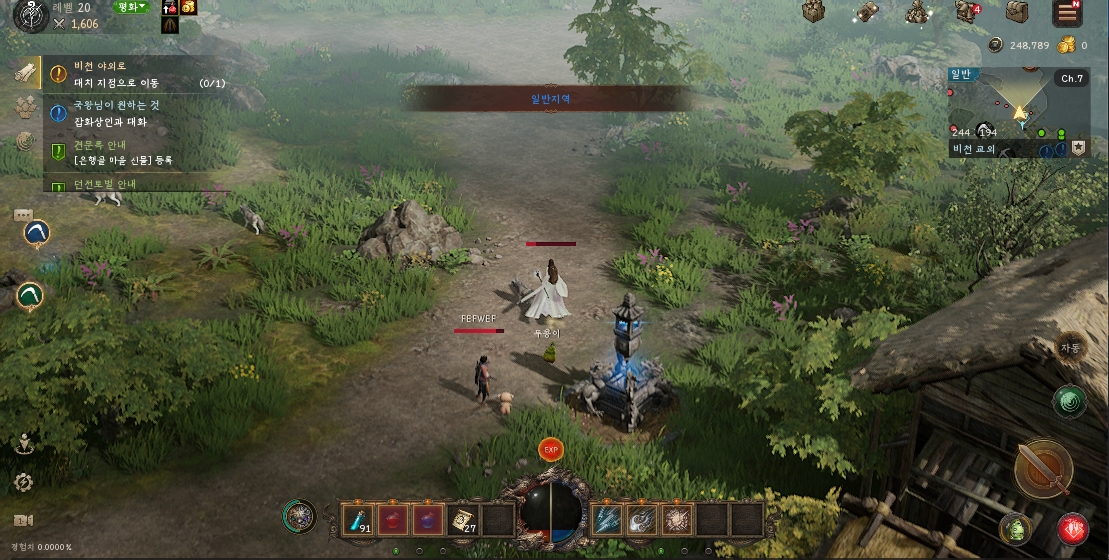Activate the ice shards skill

click(607, 519)
